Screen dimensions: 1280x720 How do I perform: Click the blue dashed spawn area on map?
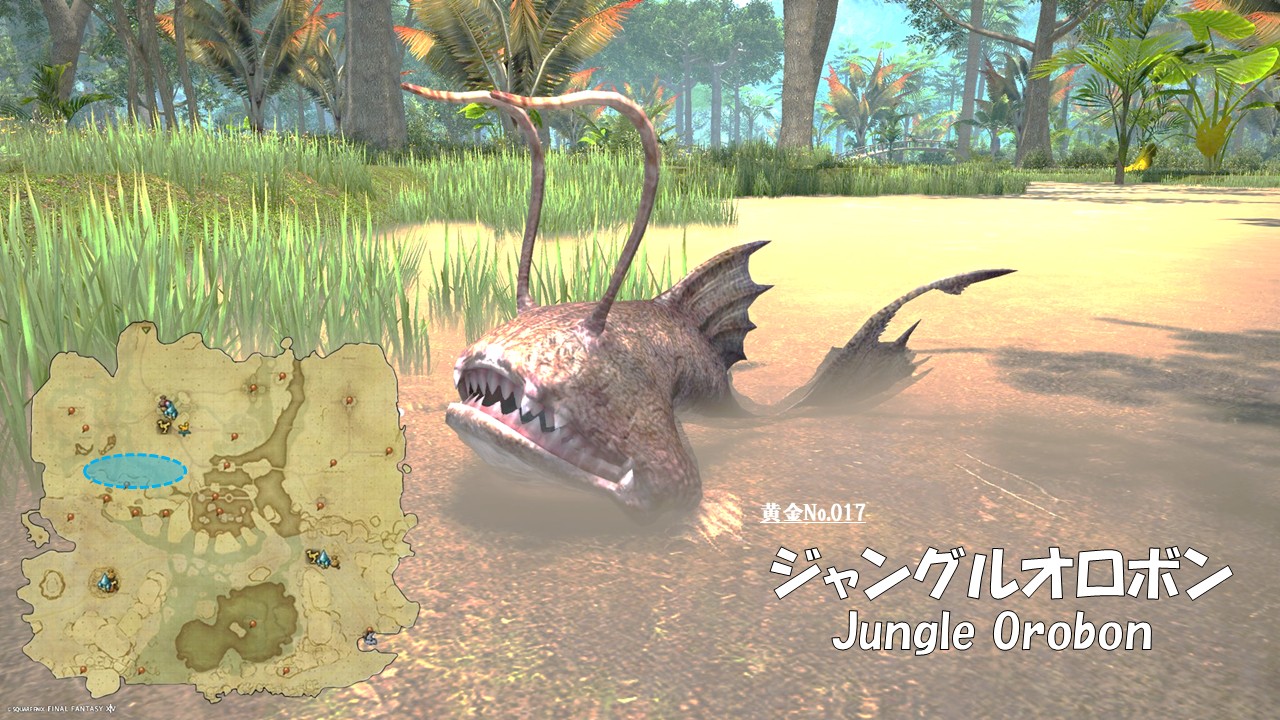(x=134, y=470)
